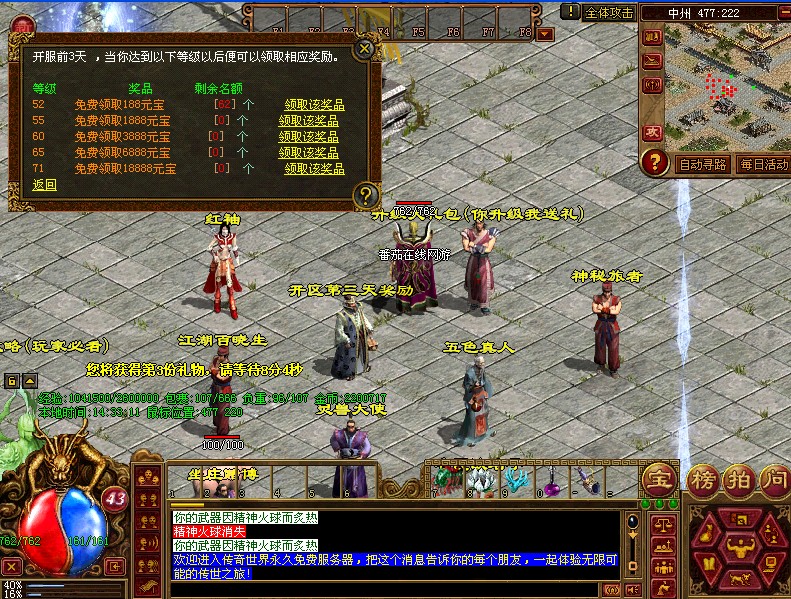Open the 宝 treasure shop button
Viewport: 791px width, 599px height.
659,478
